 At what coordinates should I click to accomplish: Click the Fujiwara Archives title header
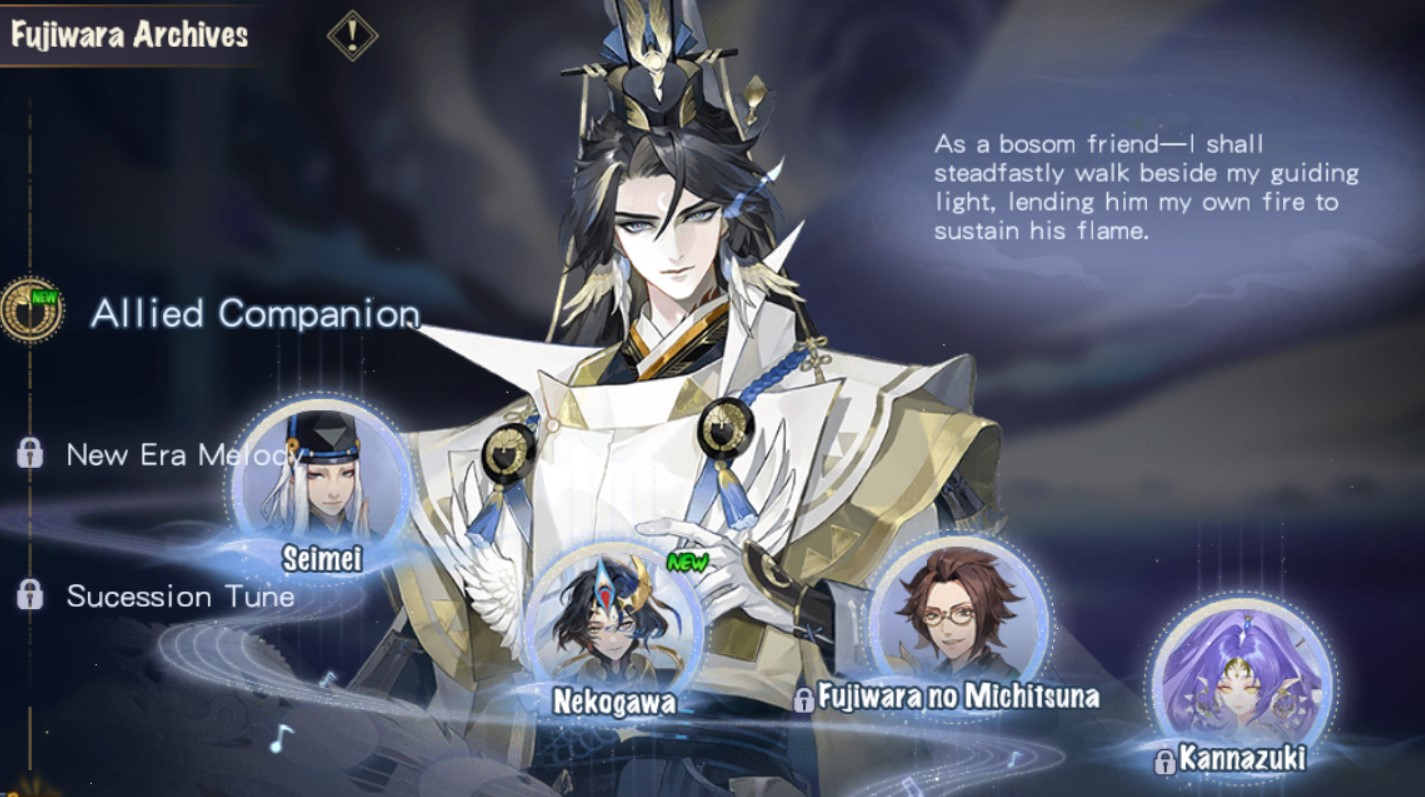(130, 34)
